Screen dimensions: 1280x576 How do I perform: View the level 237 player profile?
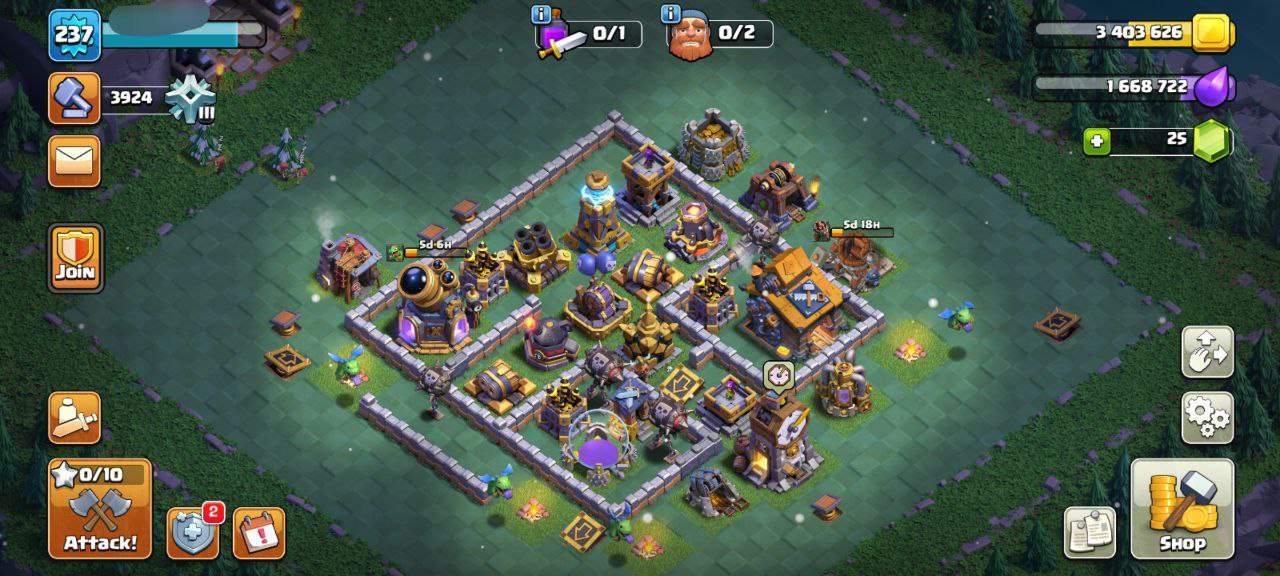click(75, 36)
